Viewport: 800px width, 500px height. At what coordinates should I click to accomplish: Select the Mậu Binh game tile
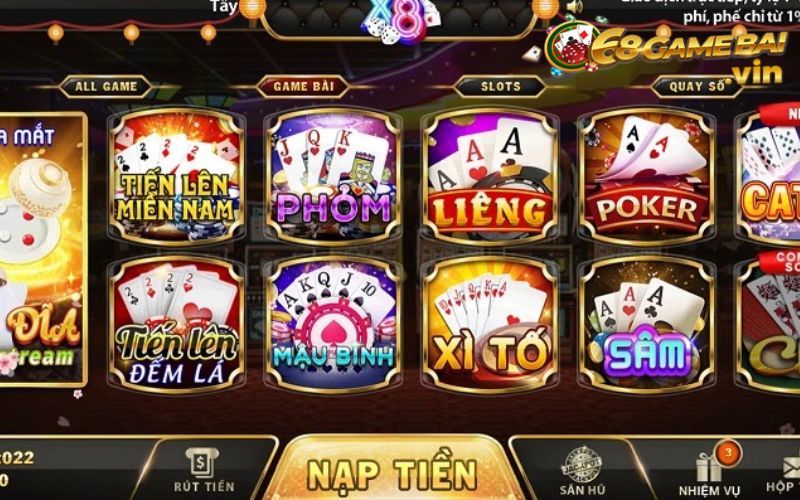(x=333, y=325)
